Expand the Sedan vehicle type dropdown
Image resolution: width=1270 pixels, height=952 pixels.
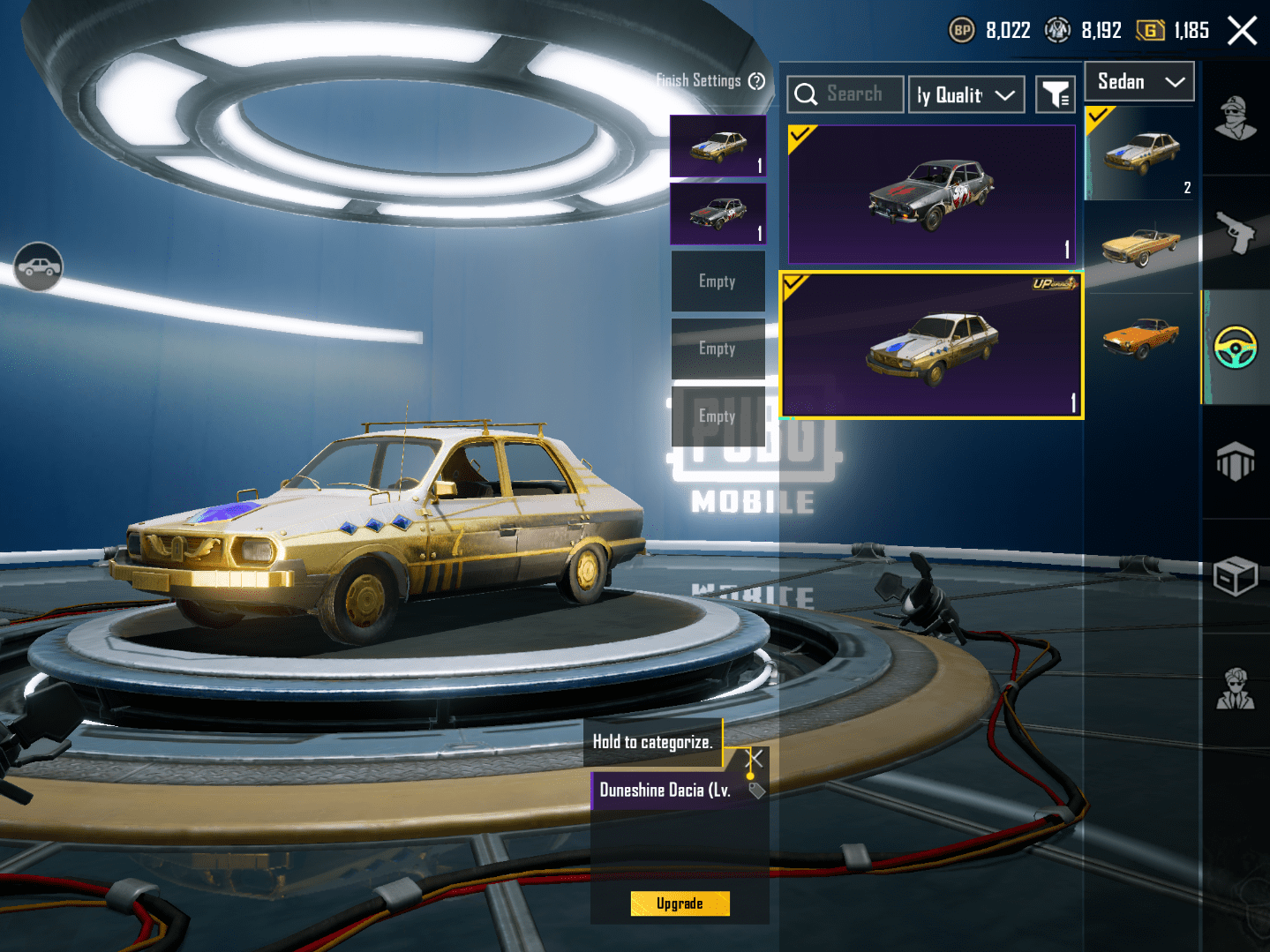[1138, 82]
